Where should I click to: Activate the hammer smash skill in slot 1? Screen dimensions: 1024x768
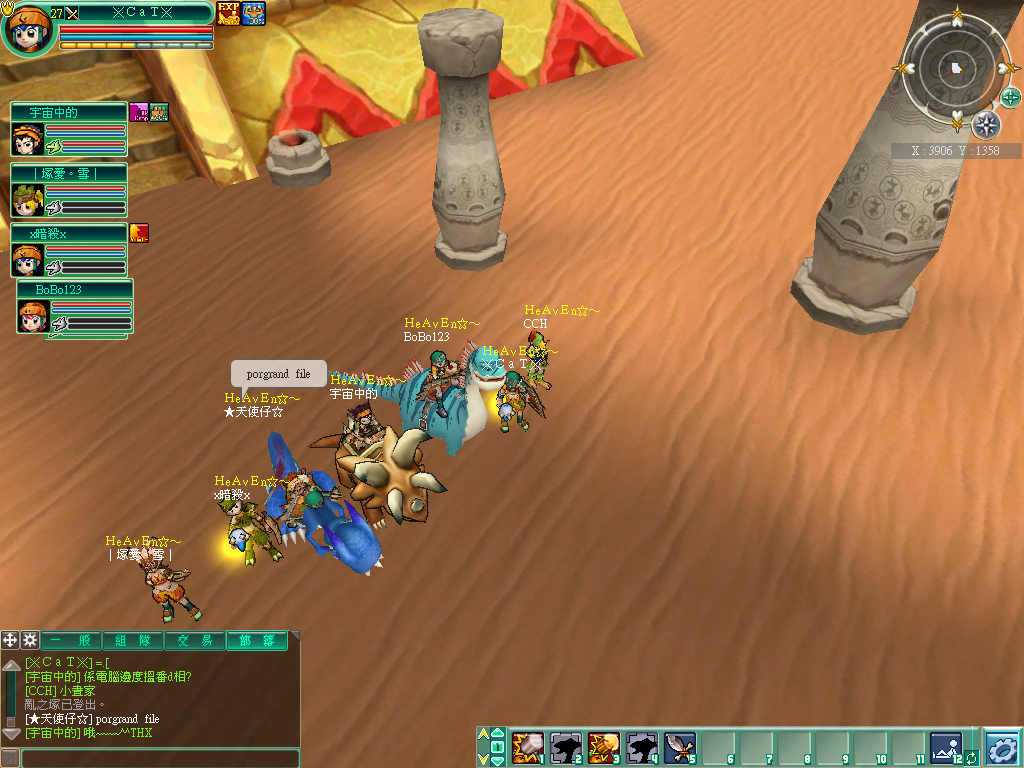point(526,747)
